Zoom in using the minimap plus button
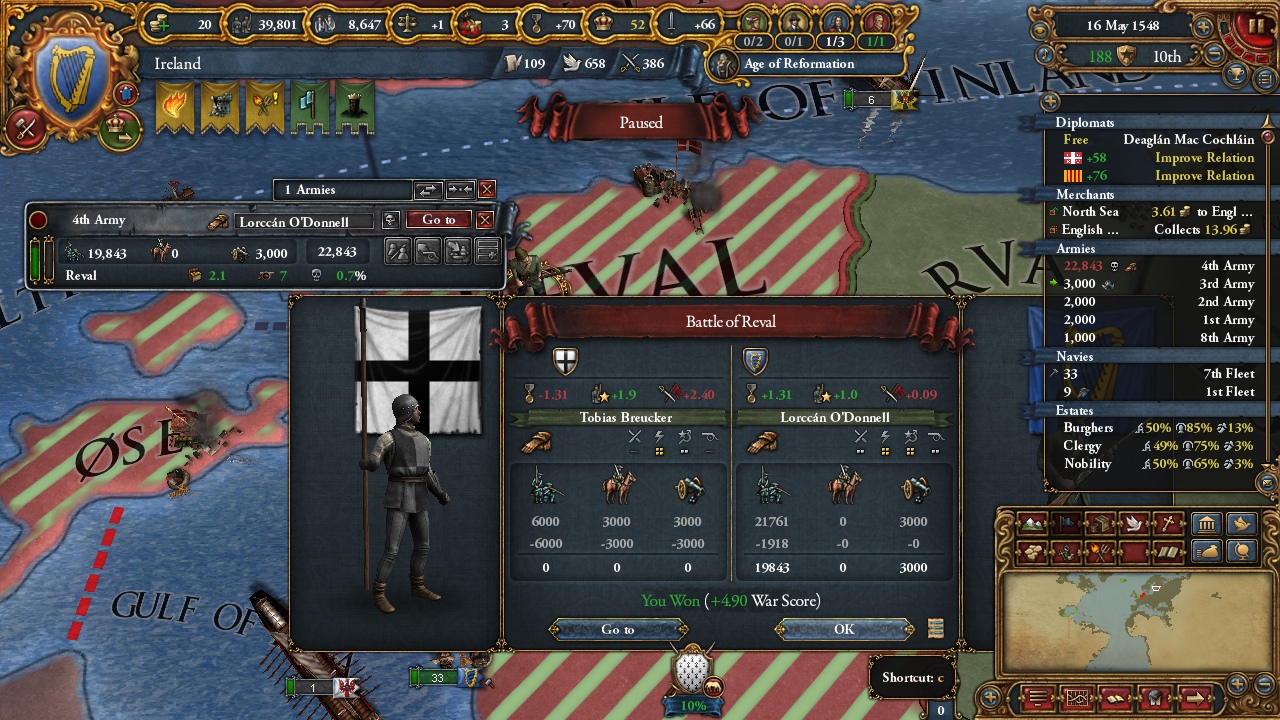 [x=1237, y=684]
